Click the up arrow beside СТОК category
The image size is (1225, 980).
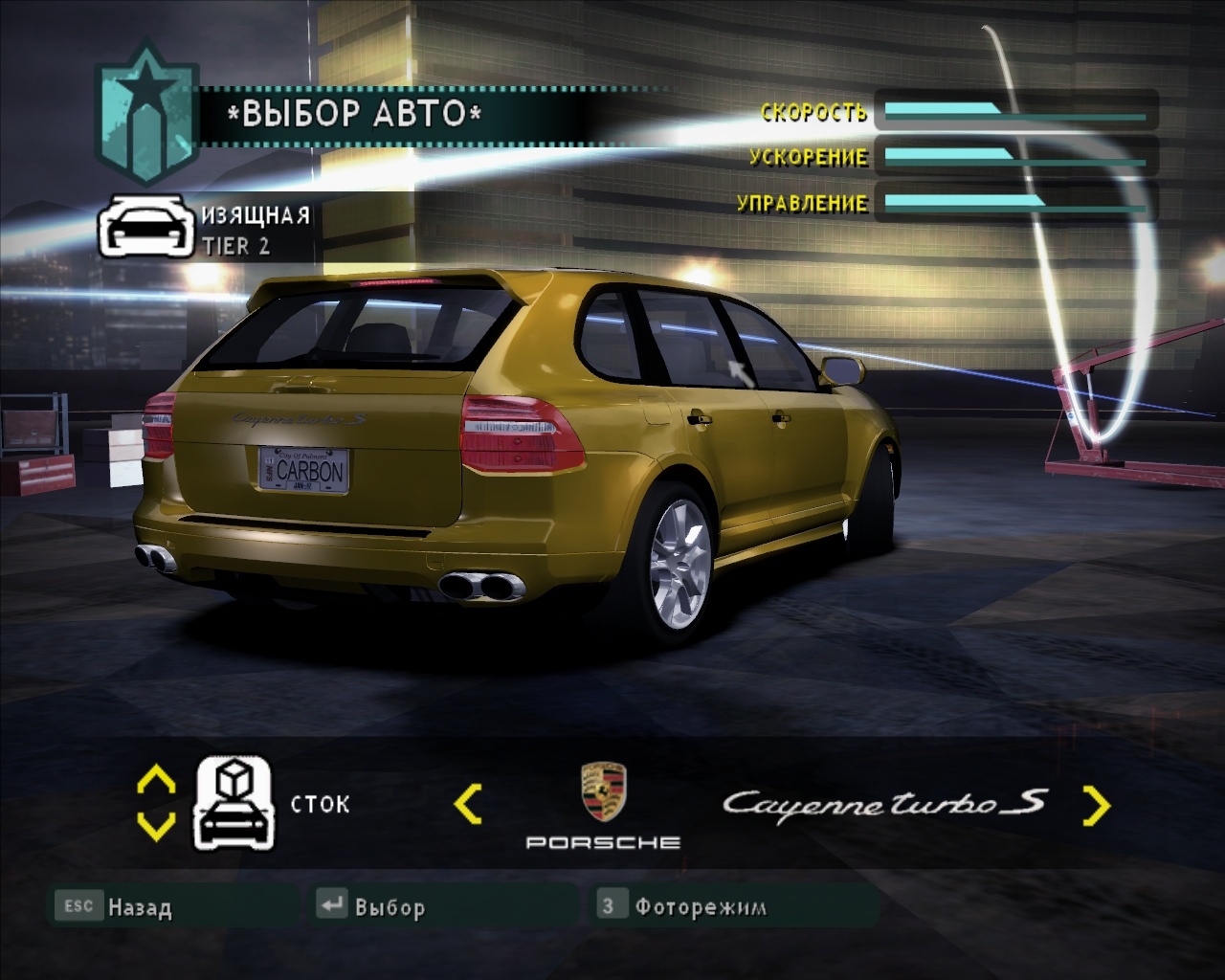pos(156,780)
